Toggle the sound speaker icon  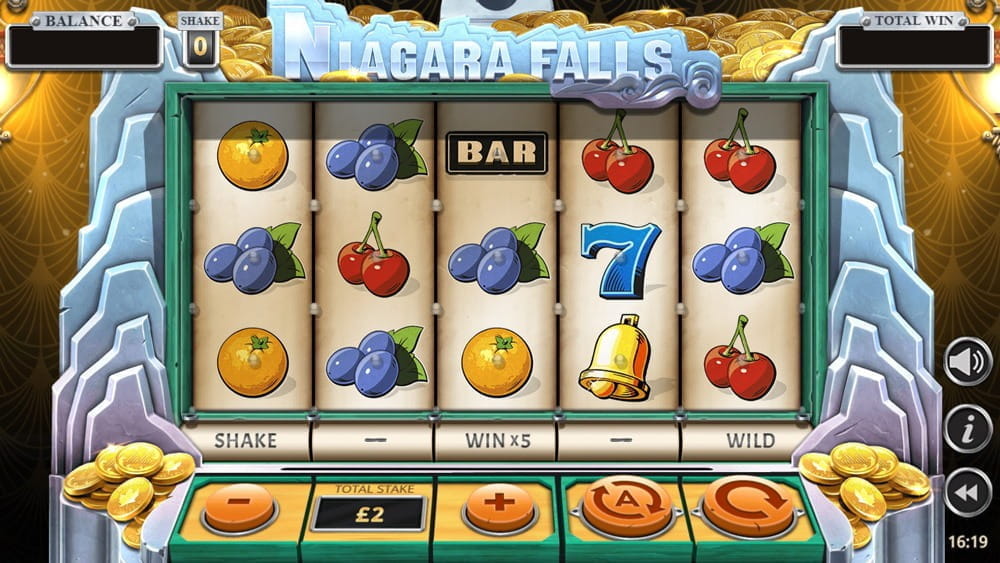tap(967, 362)
